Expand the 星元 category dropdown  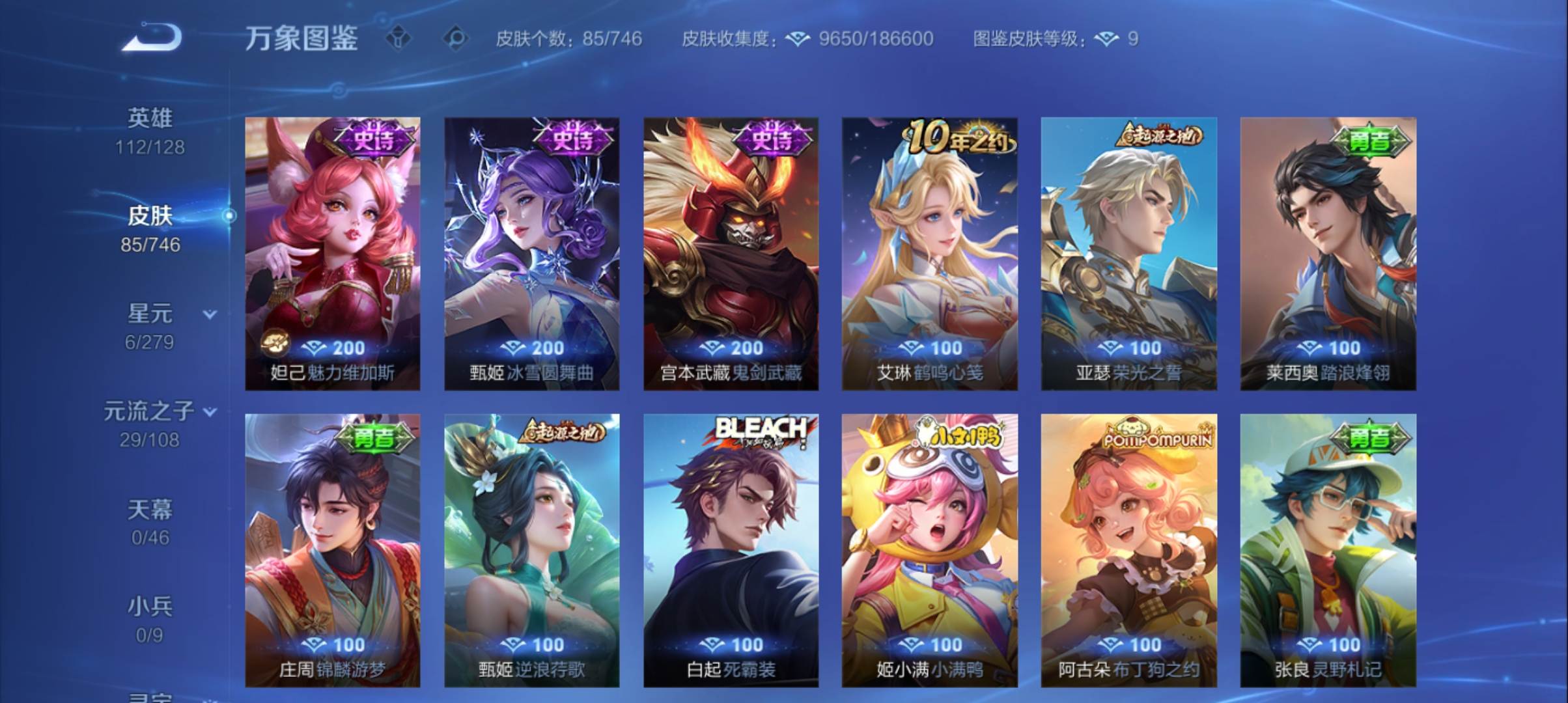[x=209, y=313]
